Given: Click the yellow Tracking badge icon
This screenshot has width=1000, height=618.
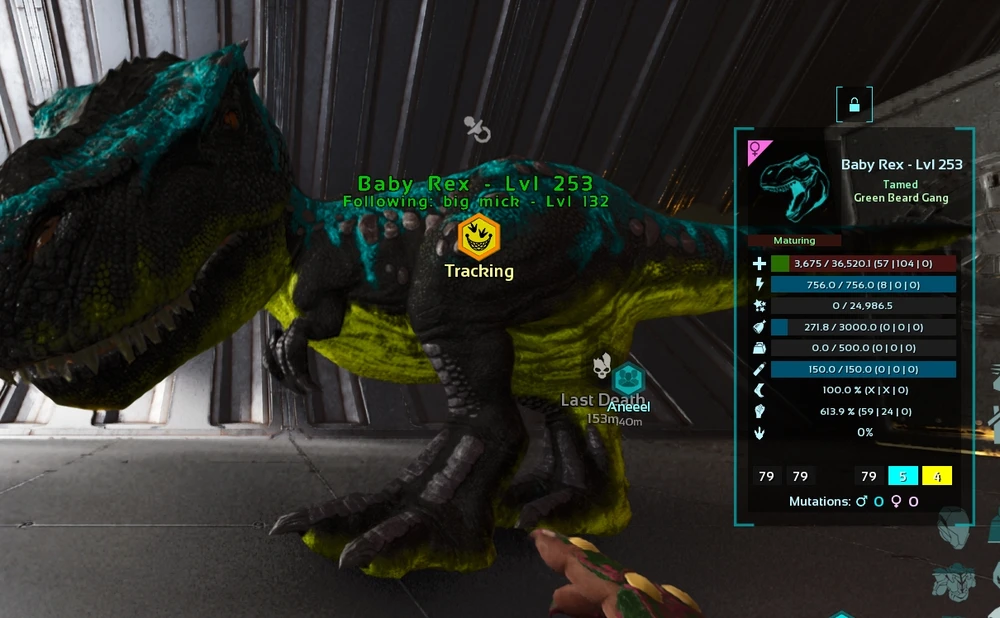Looking at the screenshot, I should (478, 237).
